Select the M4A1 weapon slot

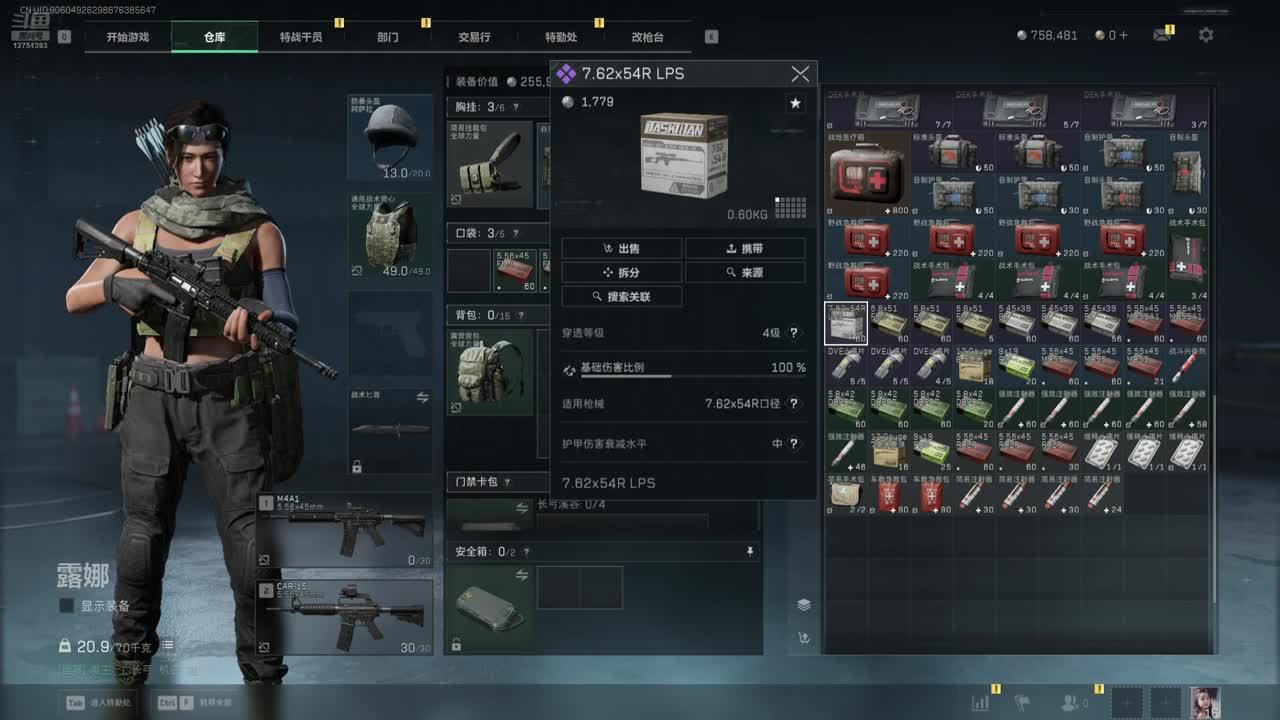pos(345,530)
